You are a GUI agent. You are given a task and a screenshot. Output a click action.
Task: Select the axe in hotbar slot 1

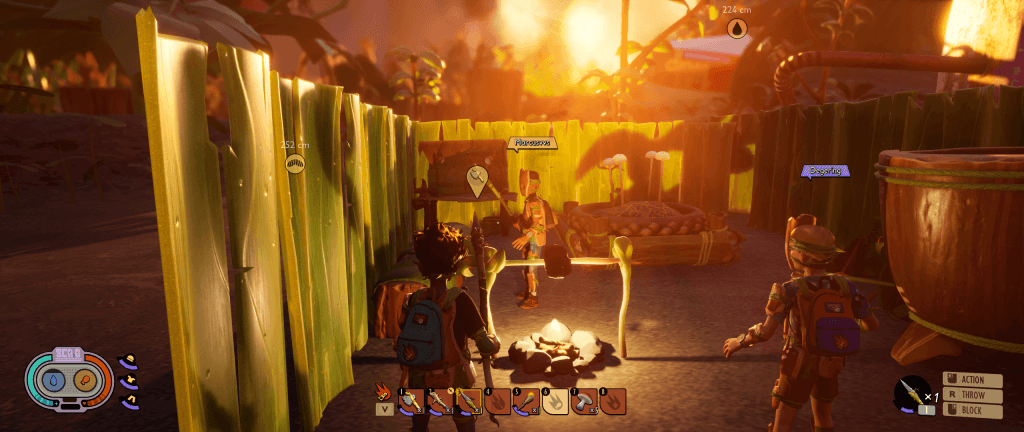(411, 402)
